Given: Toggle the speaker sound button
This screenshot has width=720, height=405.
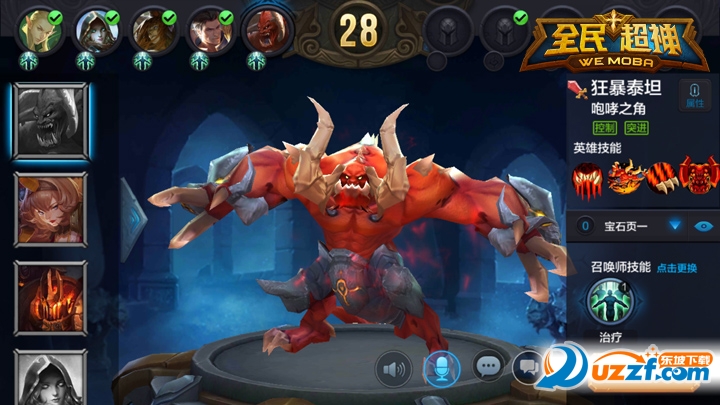Looking at the screenshot, I should click(393, 369).
